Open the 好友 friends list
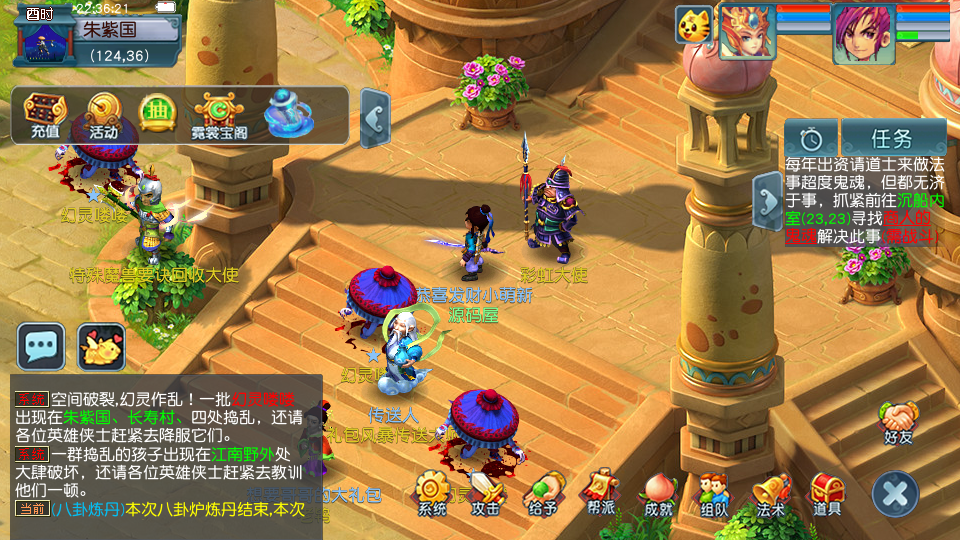960x540 pixels. 898,421
